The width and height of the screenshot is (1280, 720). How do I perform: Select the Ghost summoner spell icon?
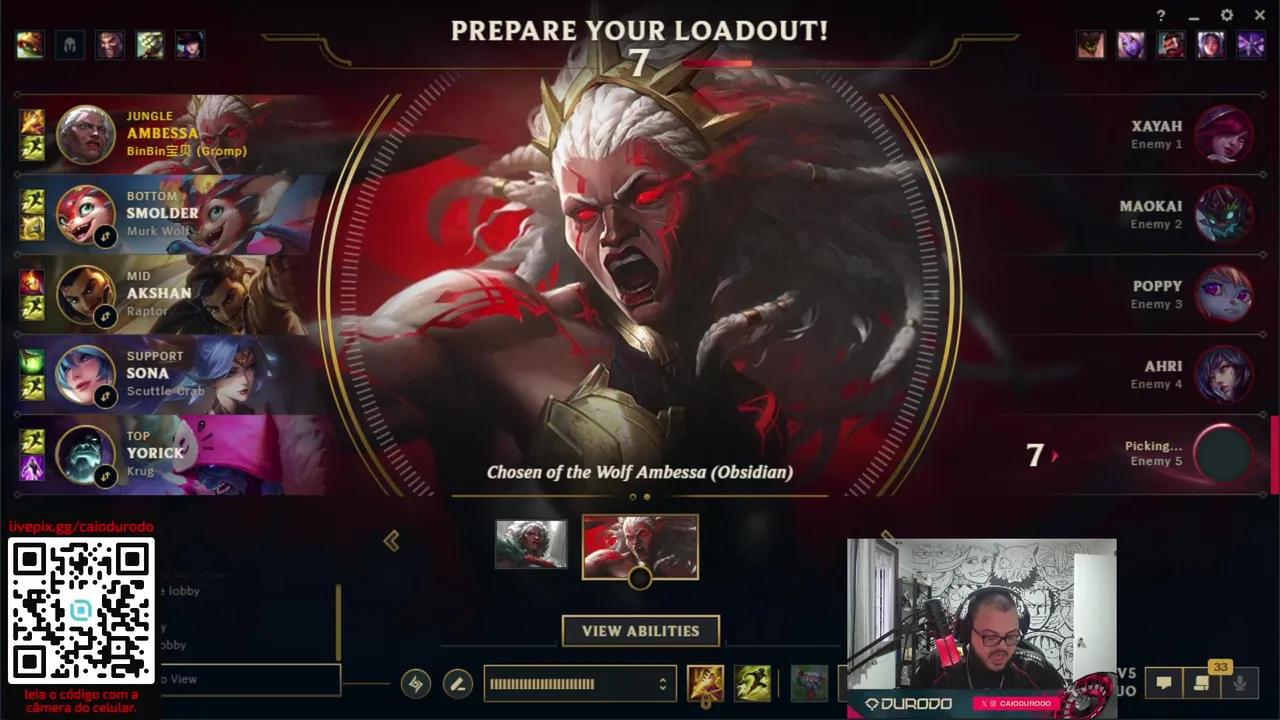[753, 684]
